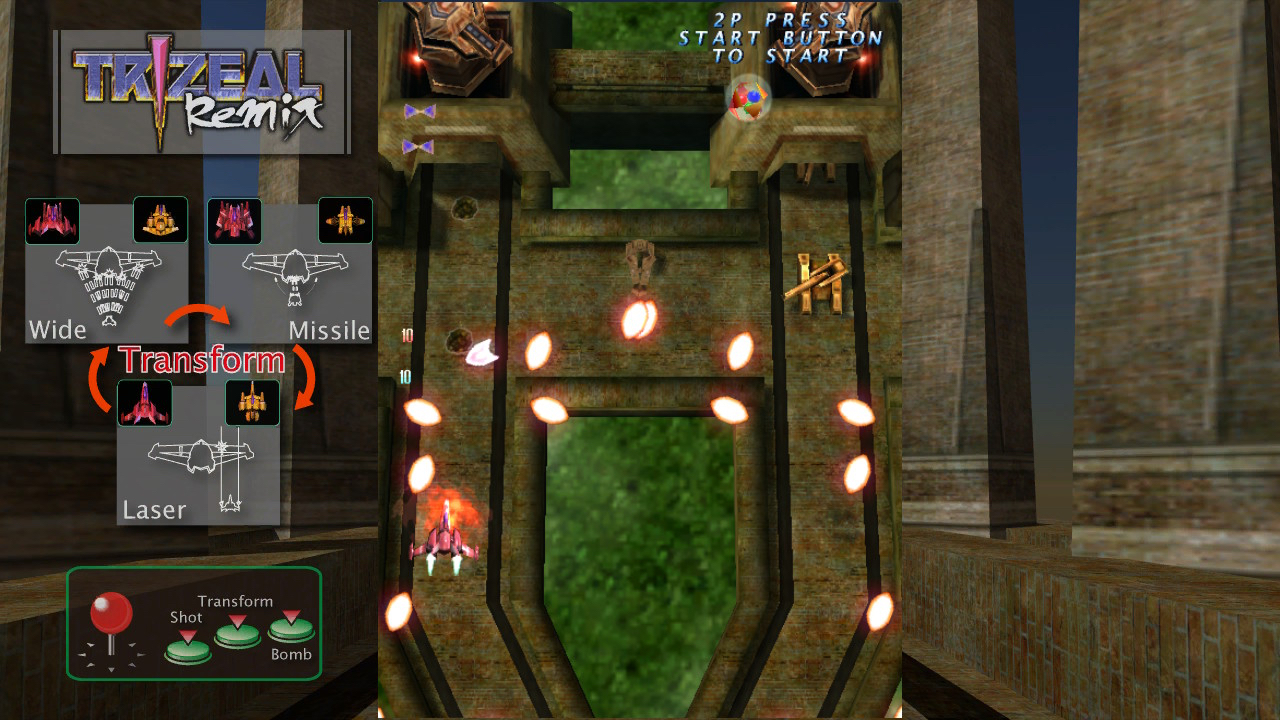Viewport: 1280px width, 720px height.
Task: Choose the Missile weapon form diagram
Action: pyautogui.click(x=290, y=280)
